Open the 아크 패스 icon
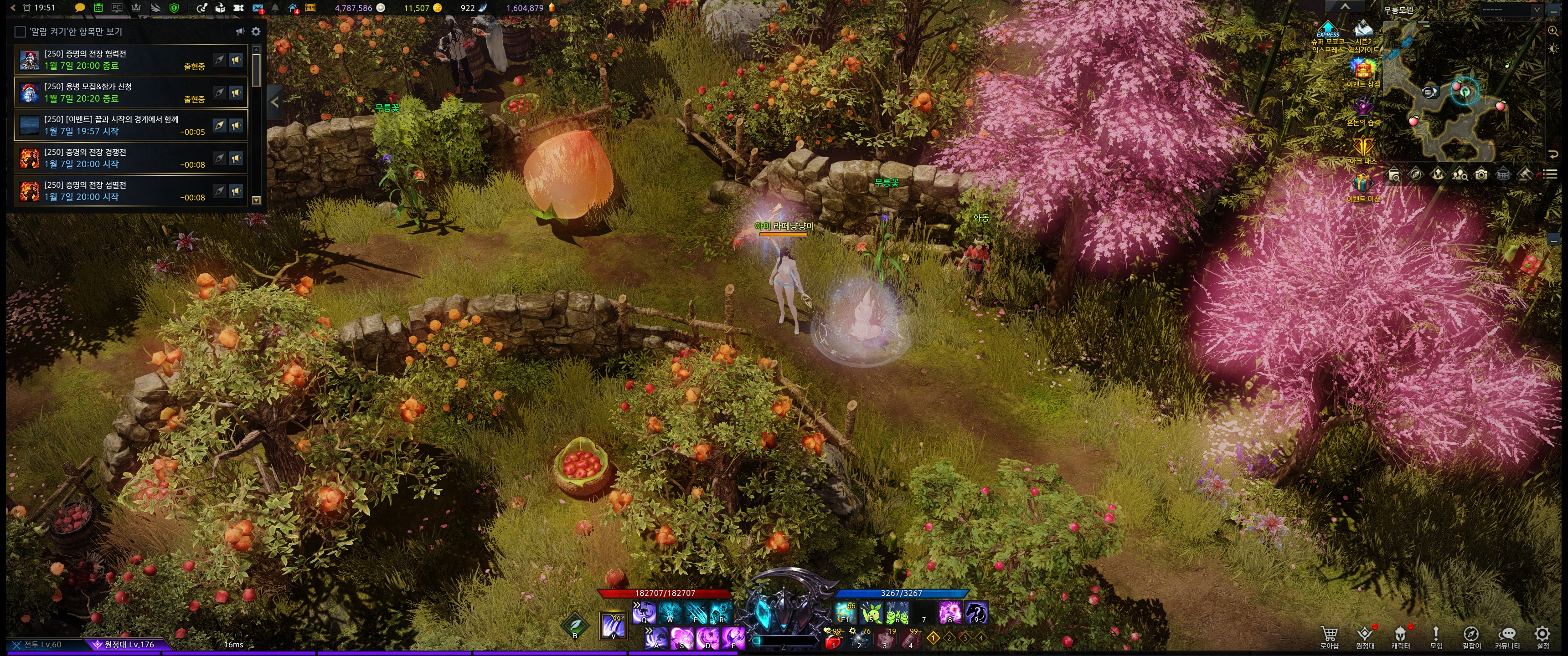The width and height of the screenshot is (1568, 656). click(x=1362, y=149)
